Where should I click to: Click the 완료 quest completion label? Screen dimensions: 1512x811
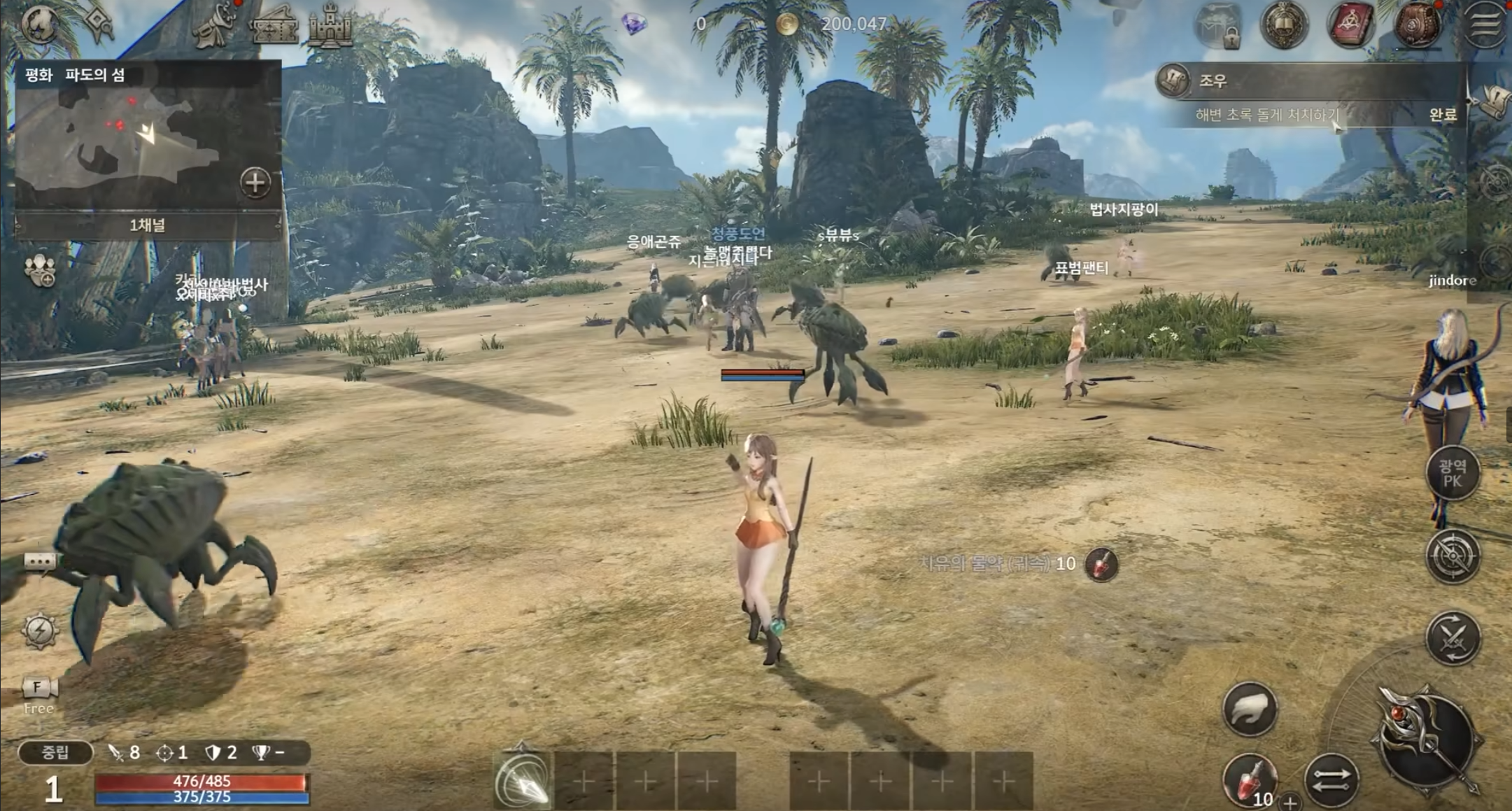click(1441, 115)
